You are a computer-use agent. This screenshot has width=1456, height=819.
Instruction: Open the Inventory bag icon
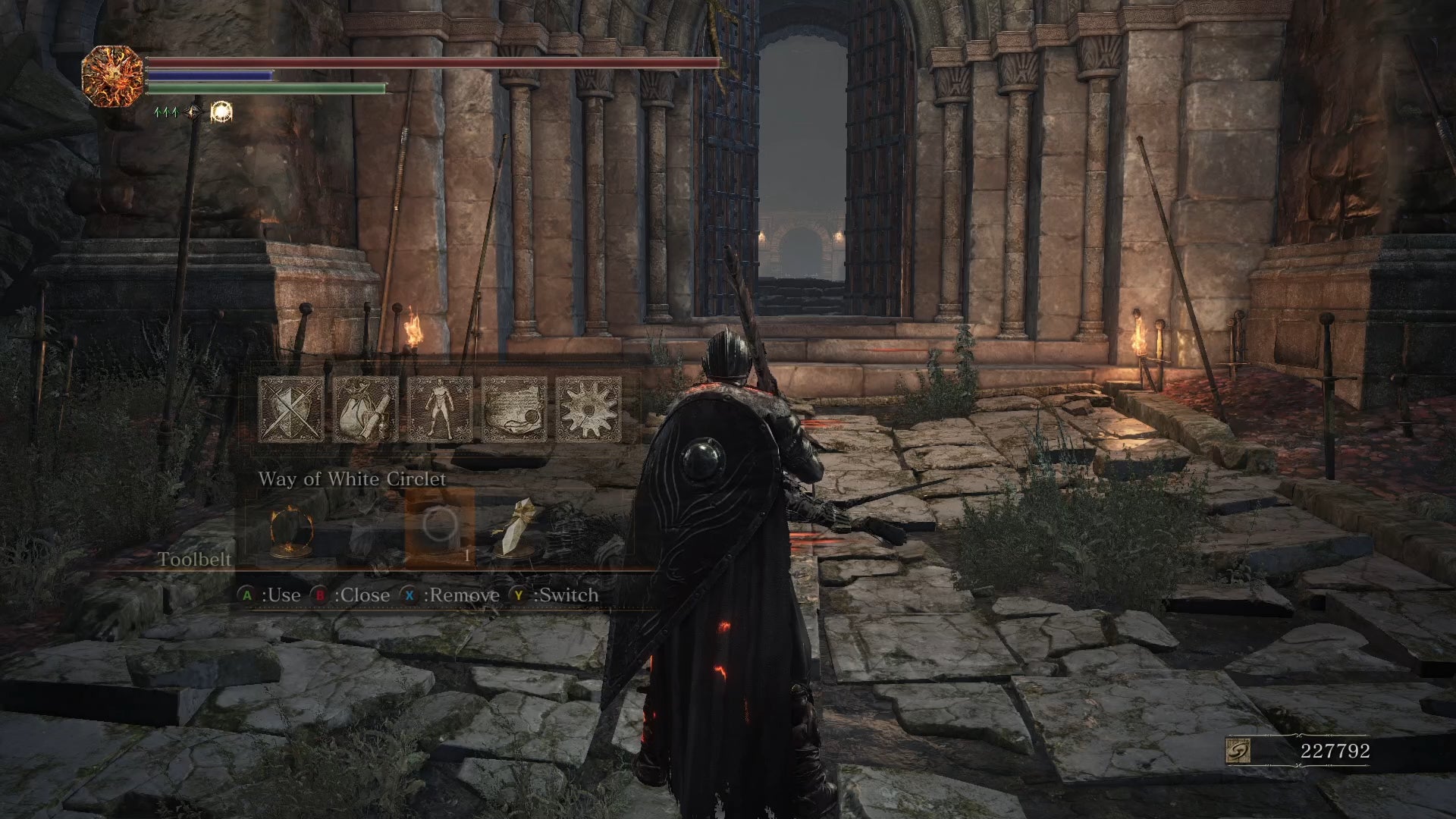(367, 409)
